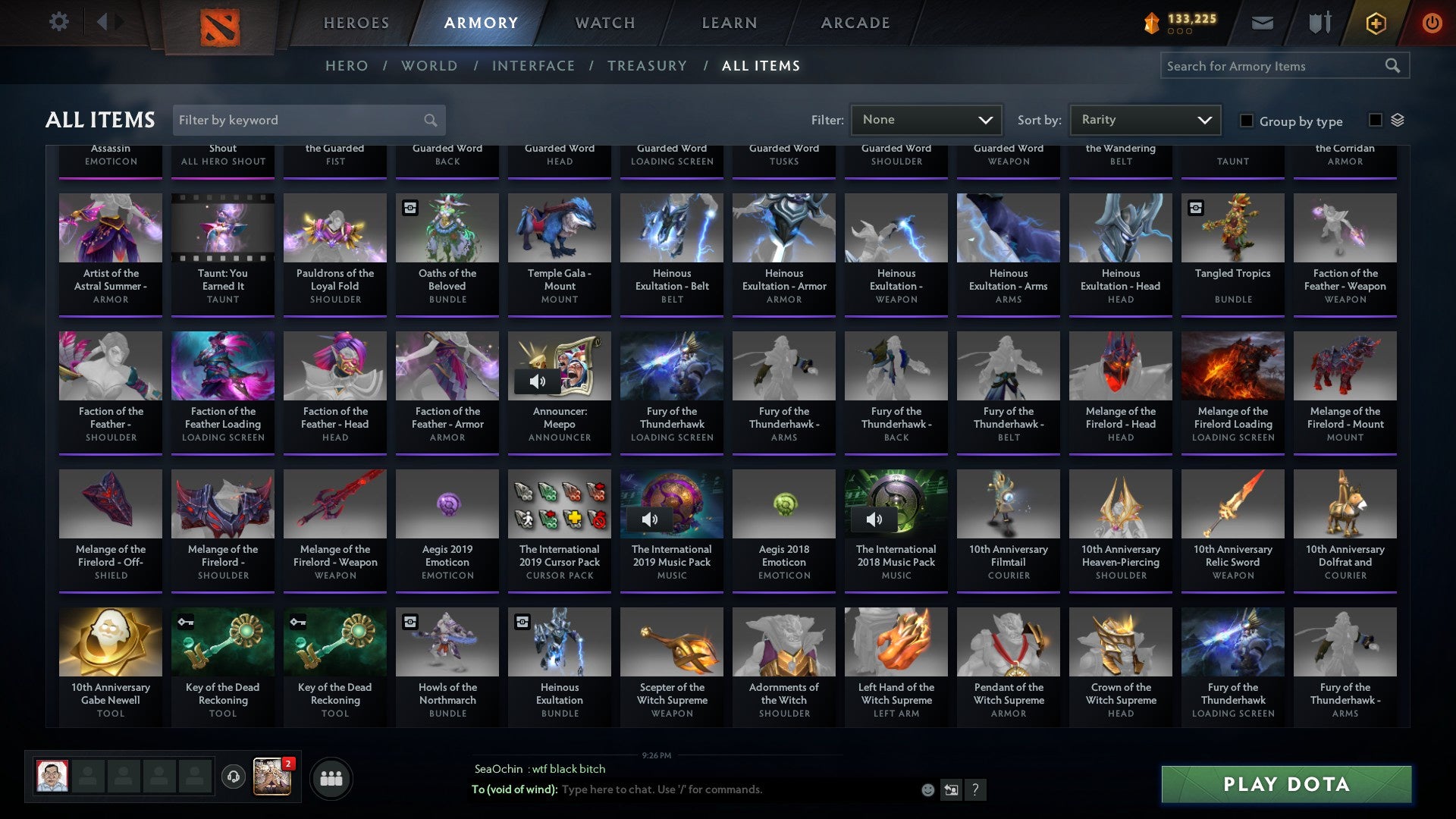Screen dimensions: 1456x819
Task: Open the settings gear
Action: (58, 22)
